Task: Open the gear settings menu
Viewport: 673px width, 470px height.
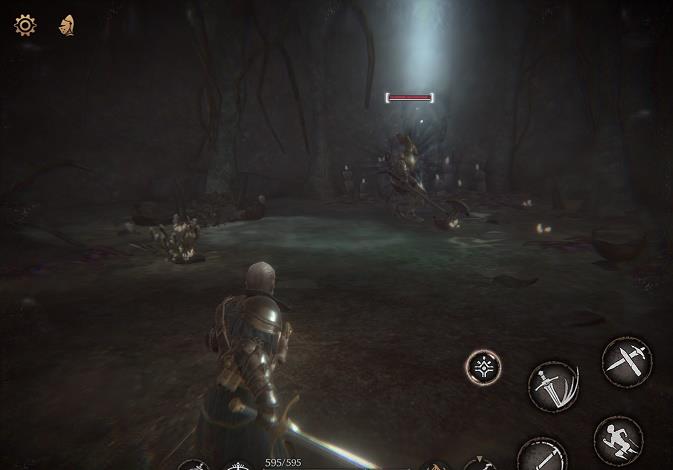Action: [x=25, y=25]
